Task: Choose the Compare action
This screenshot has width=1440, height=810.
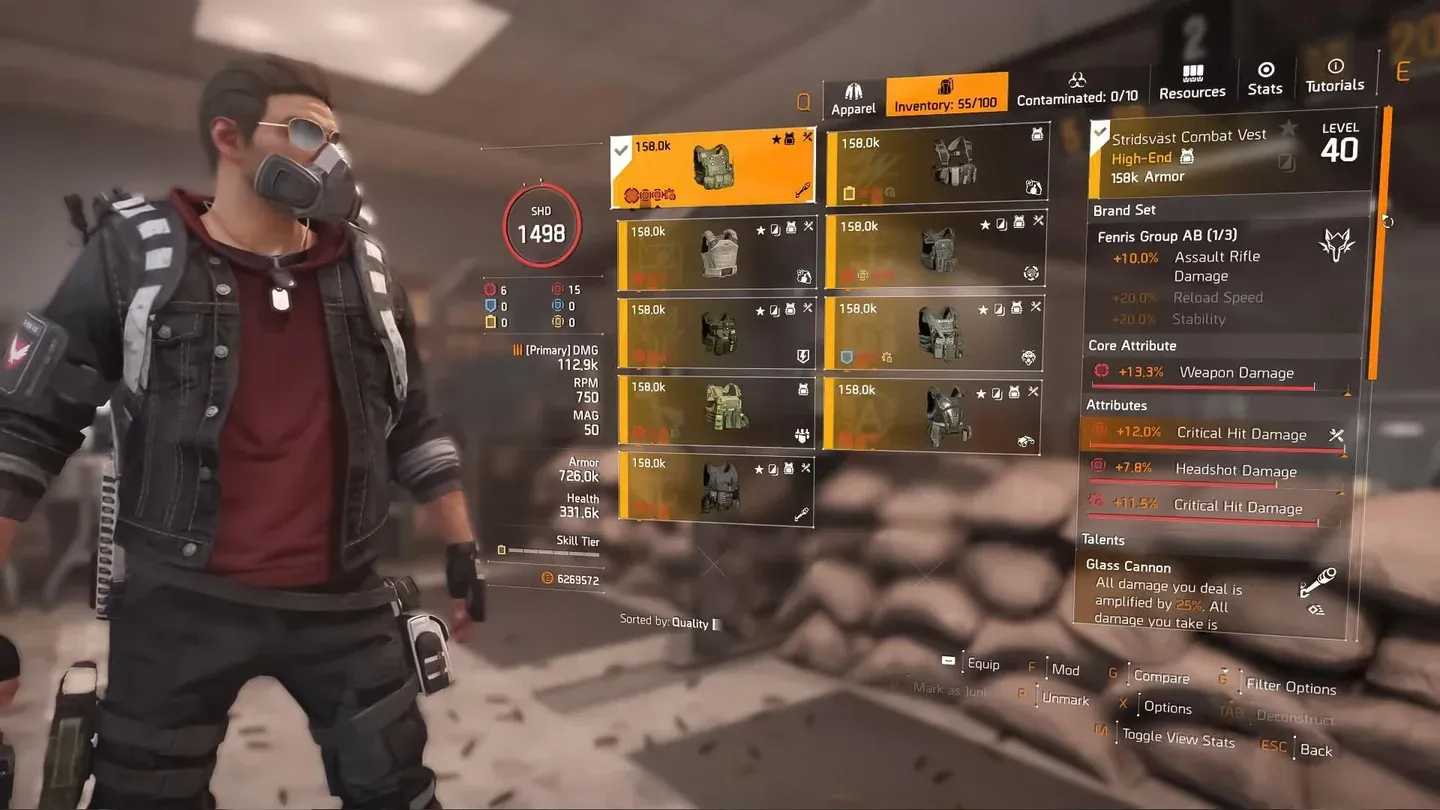Action: pos(1161,677)
